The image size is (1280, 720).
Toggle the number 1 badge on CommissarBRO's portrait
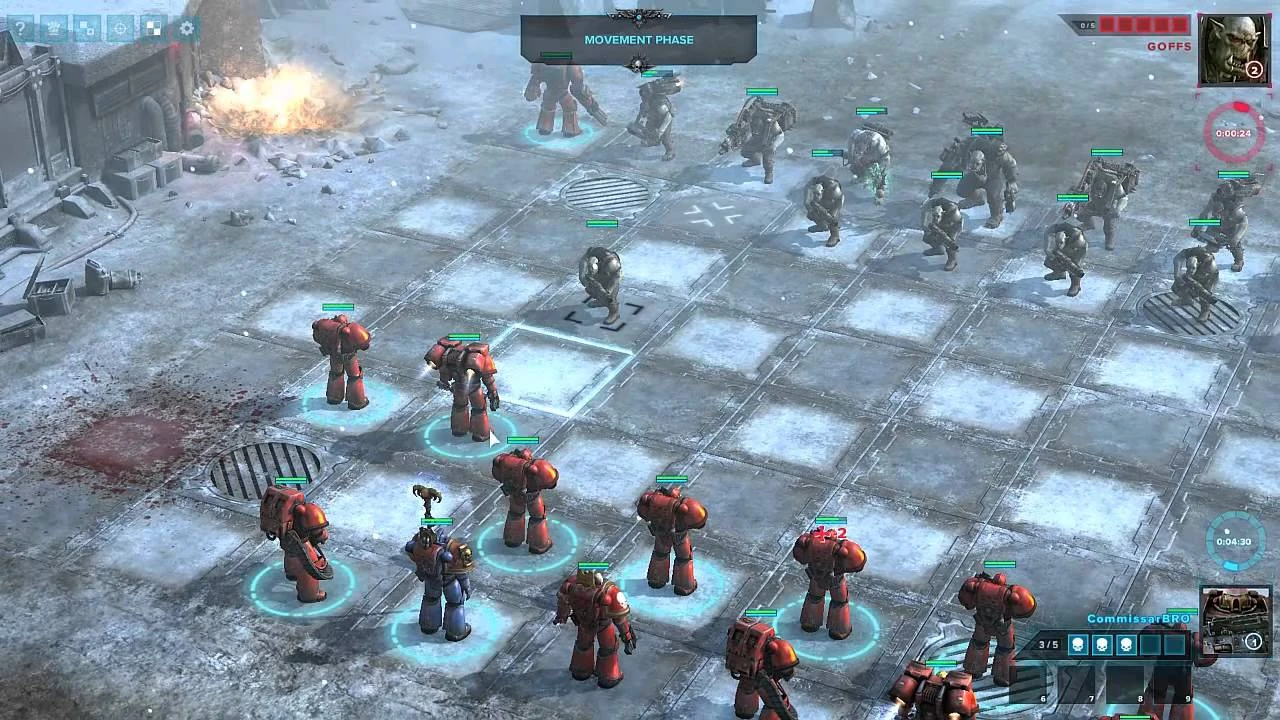1254,641
